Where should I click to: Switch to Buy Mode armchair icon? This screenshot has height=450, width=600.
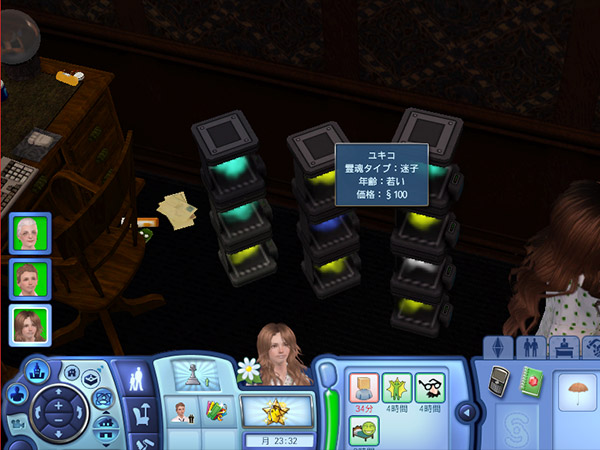tap(136, 412)
